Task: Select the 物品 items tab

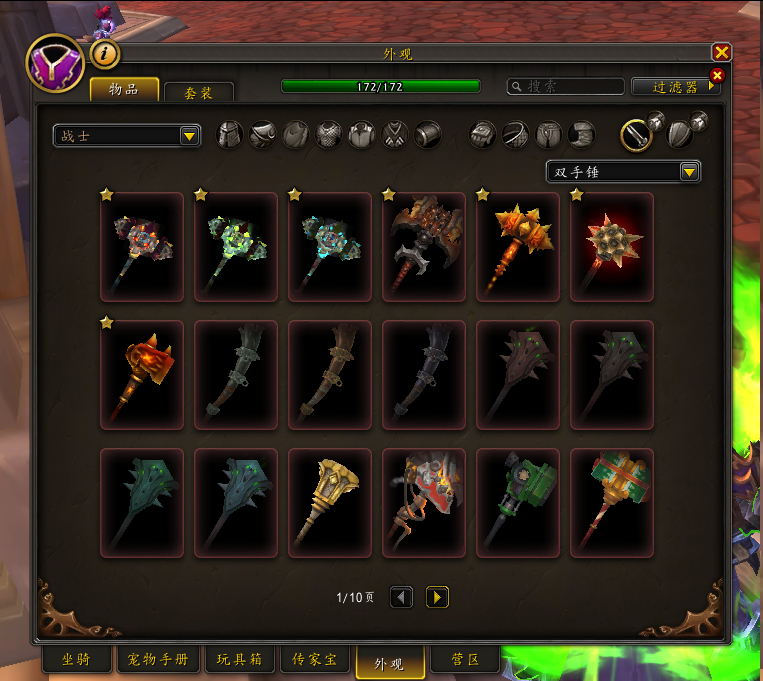Action: [124, 90]
